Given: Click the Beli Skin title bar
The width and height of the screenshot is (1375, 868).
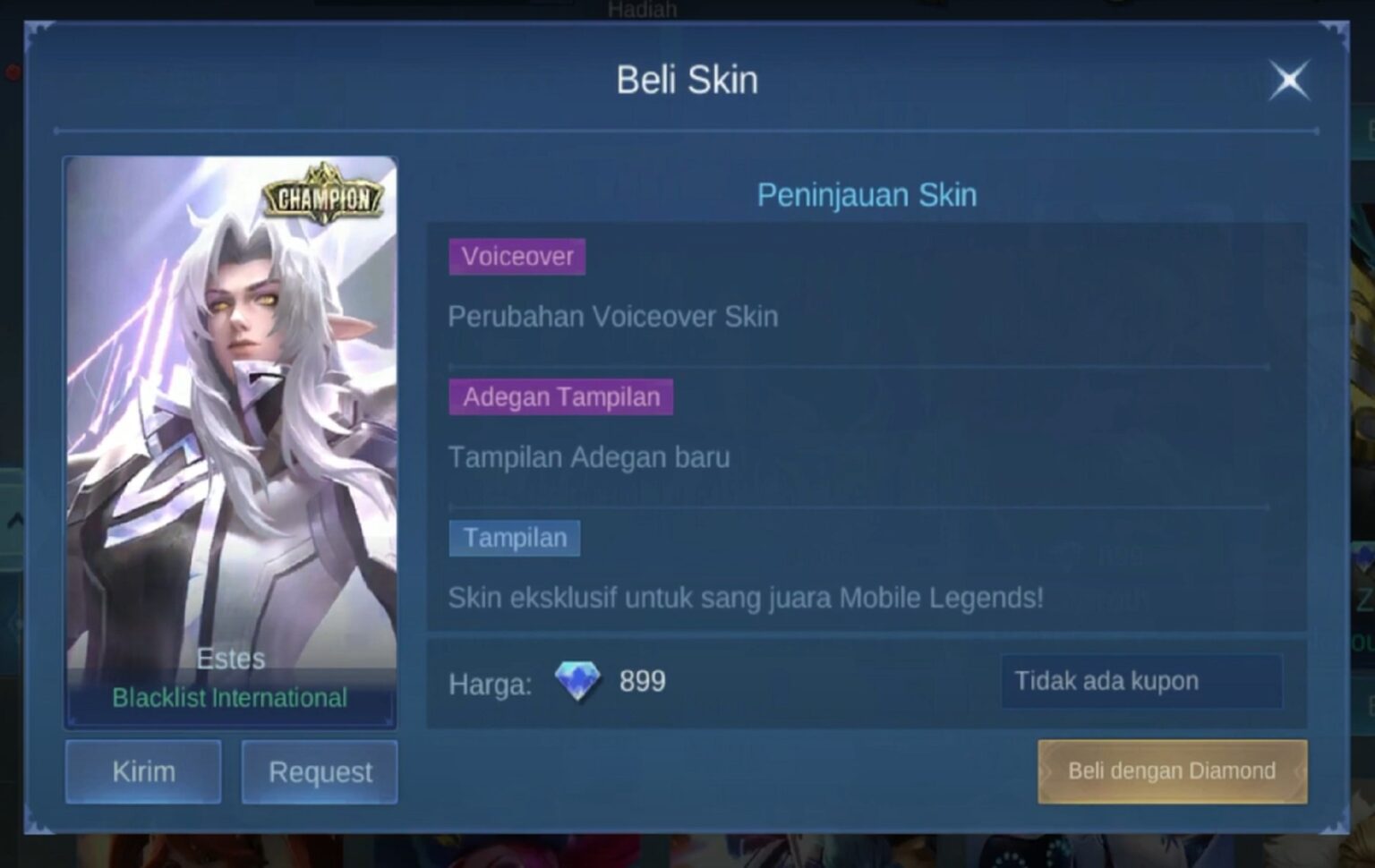Looking at the screenshot, I should click(x=687, y=79).
